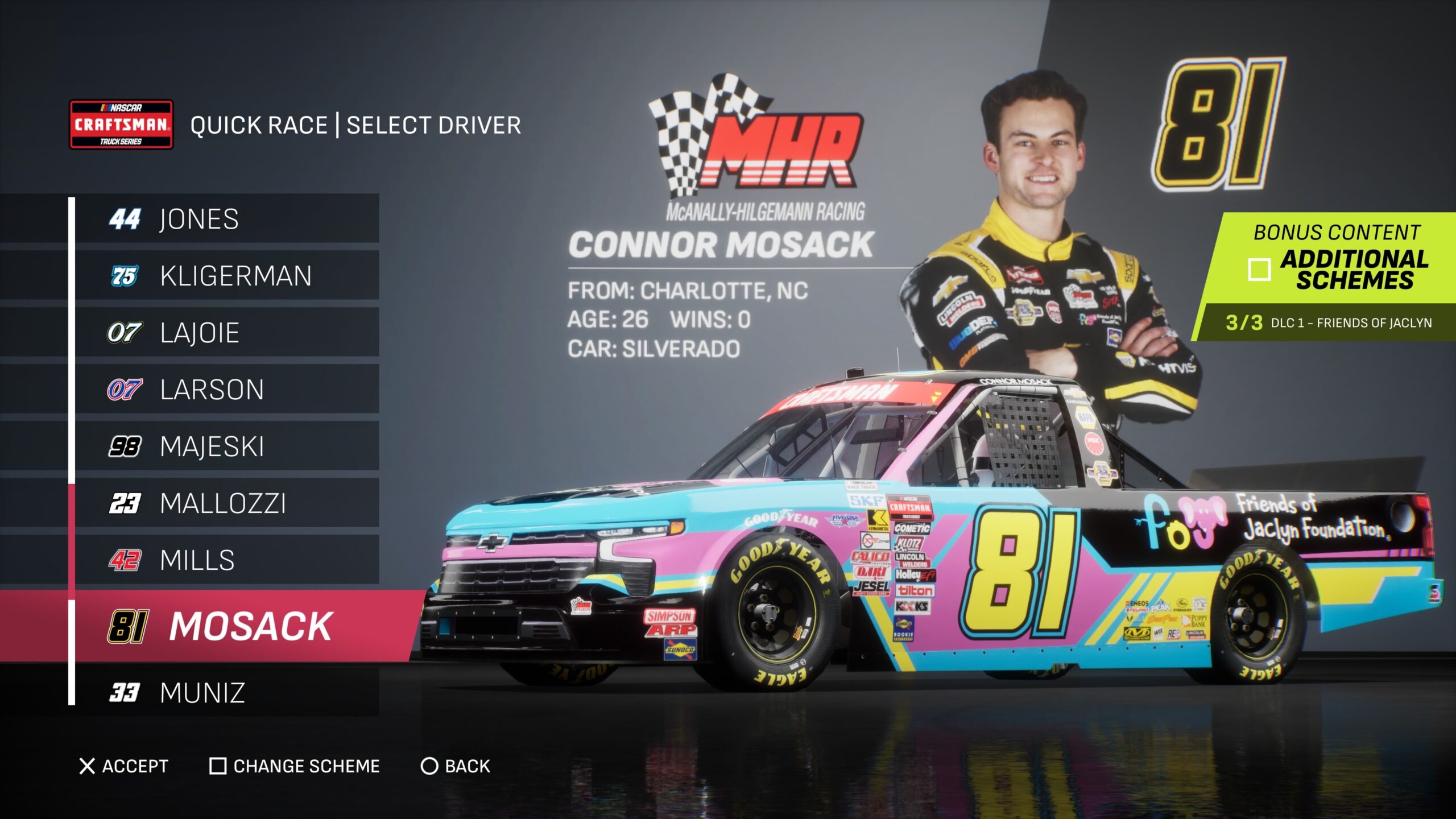Choose Majeski number 98
The width and height of the screenshot is (1456, 819).
click(226, 446)
